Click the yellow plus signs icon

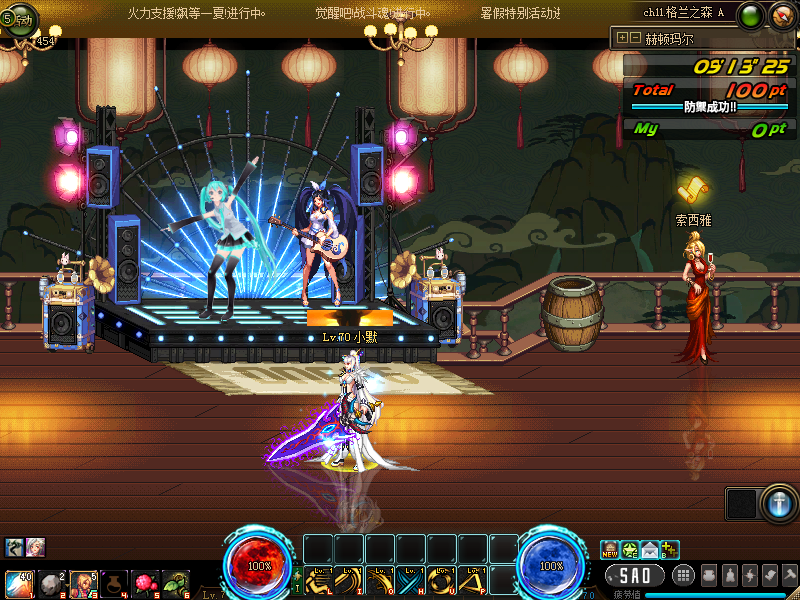point(670,549)
